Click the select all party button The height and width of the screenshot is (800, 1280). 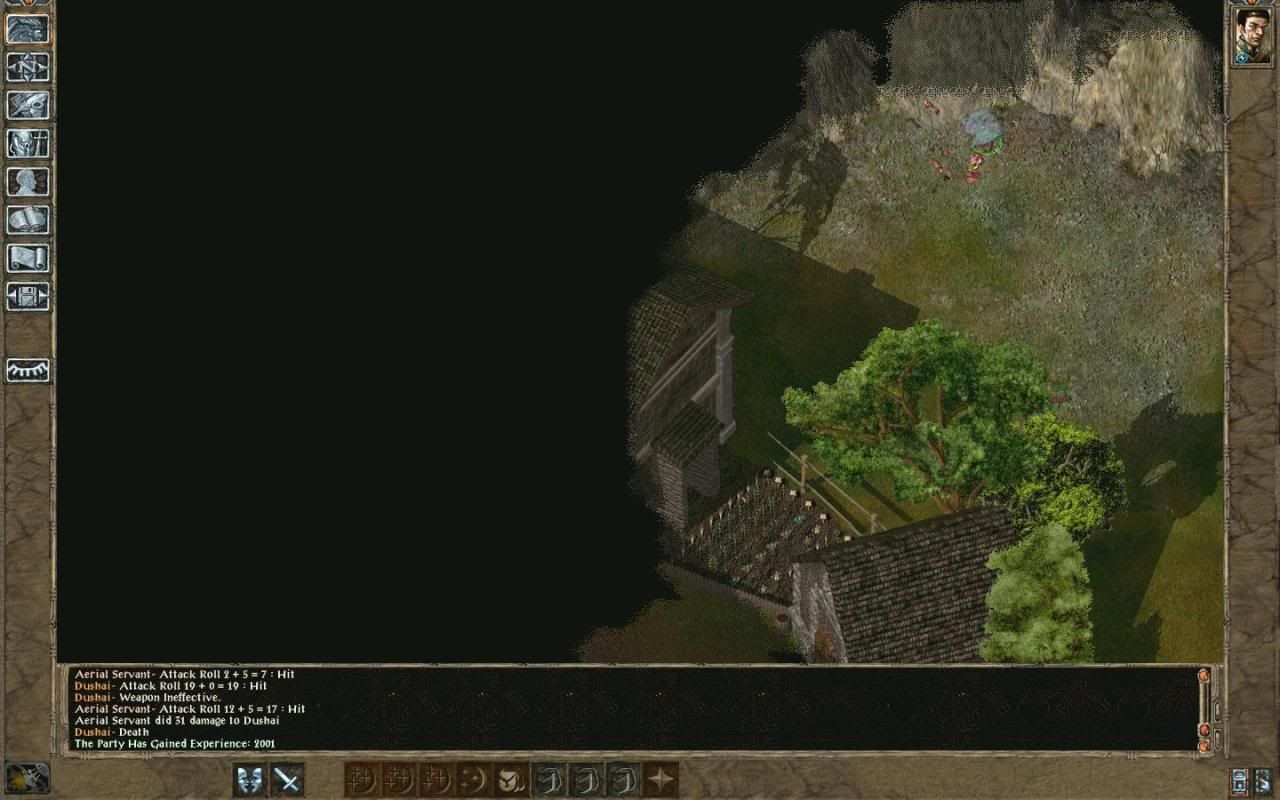1265,779
